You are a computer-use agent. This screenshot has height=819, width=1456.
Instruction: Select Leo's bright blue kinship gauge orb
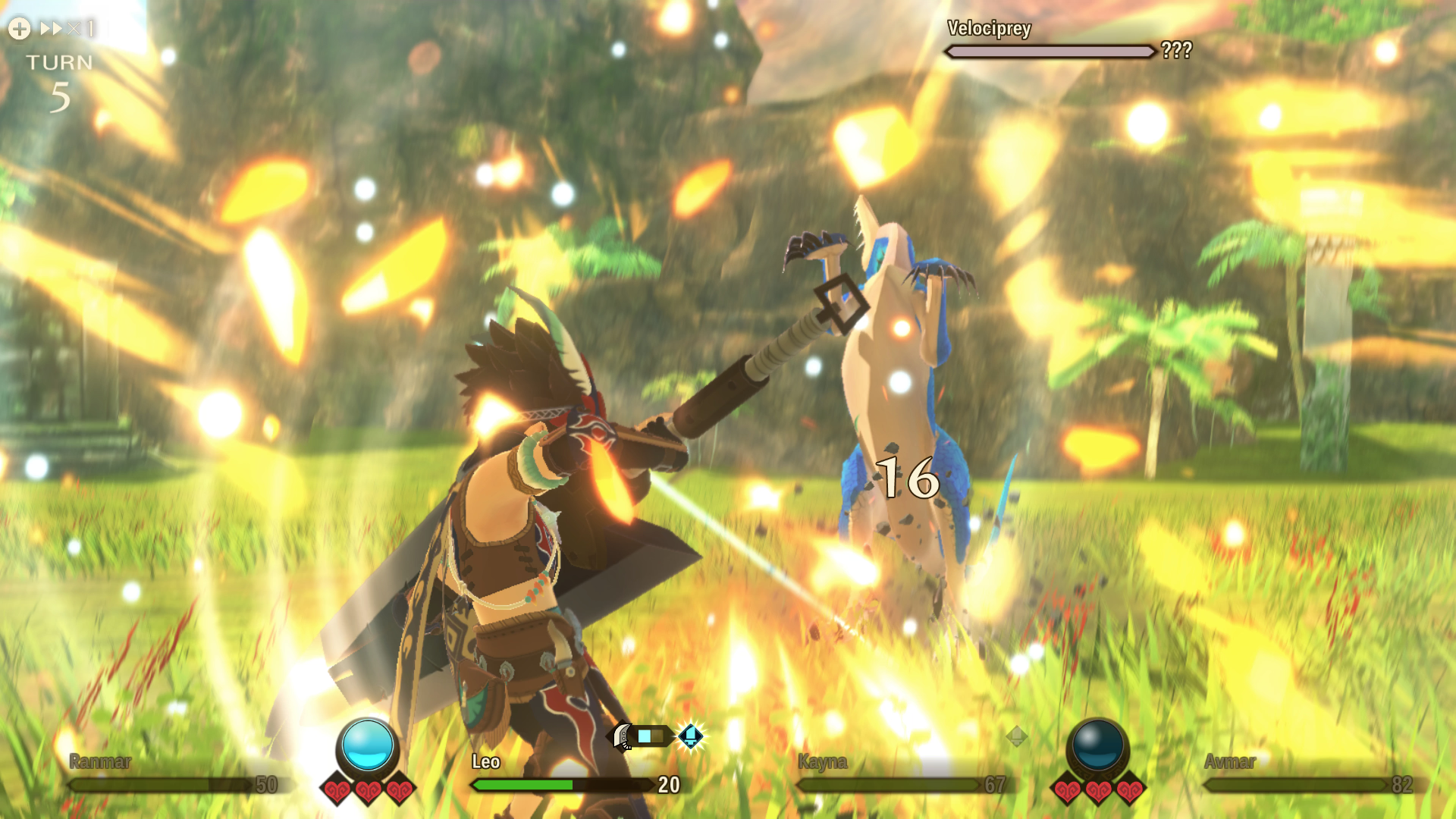368,745
